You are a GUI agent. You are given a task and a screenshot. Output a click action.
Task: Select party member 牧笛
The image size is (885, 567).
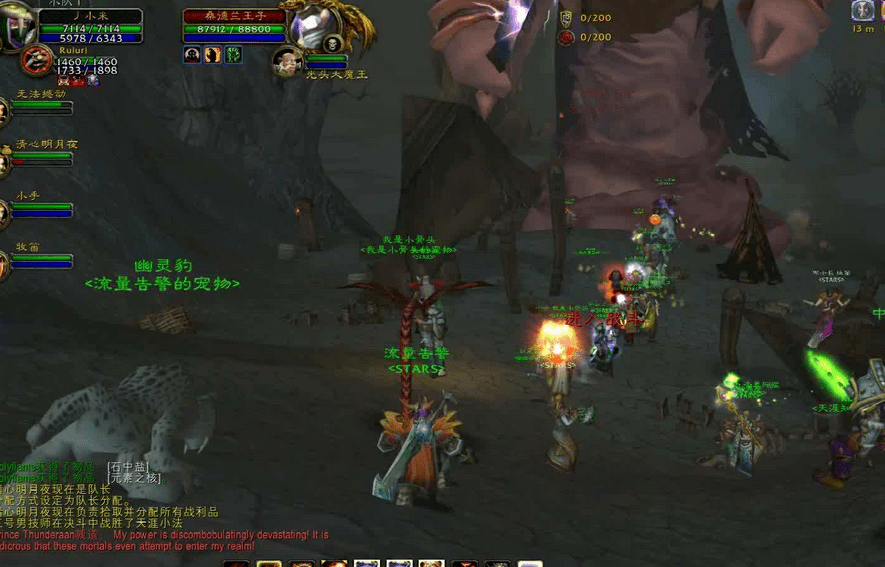(x=3, y=264)
